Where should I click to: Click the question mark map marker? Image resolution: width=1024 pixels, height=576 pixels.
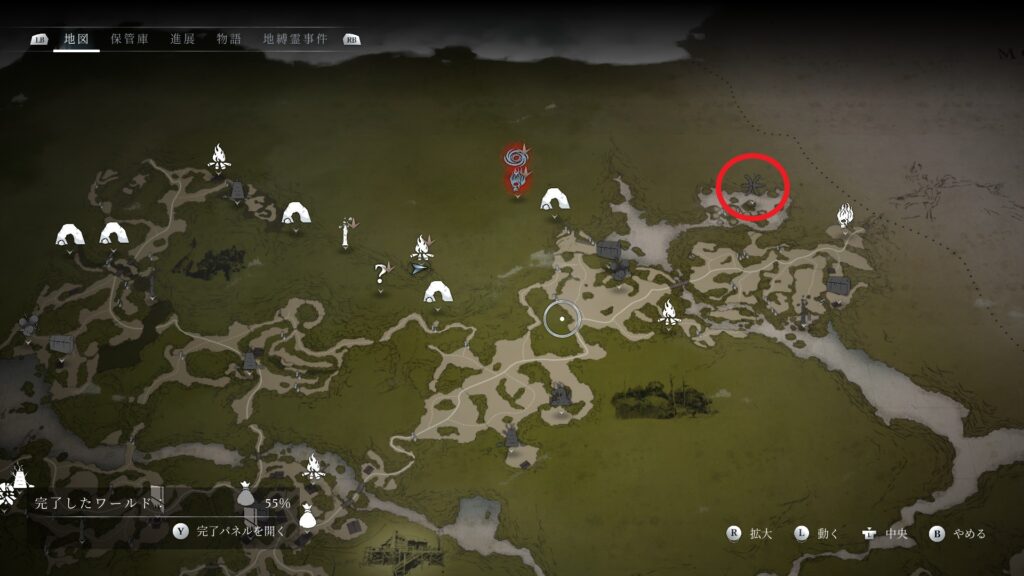coord(380,272)
